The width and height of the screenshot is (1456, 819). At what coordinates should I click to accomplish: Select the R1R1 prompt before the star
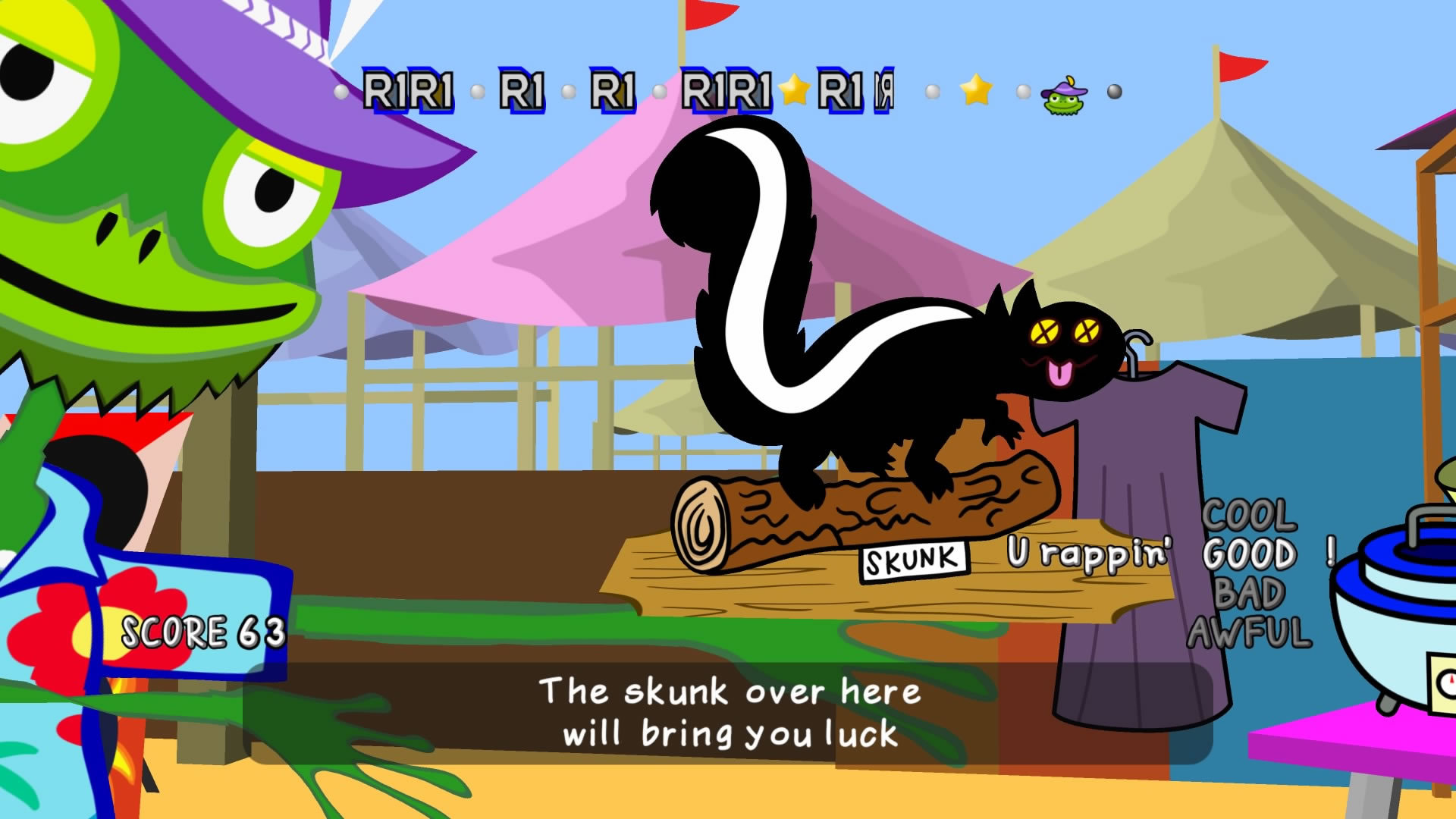point(726,91)
